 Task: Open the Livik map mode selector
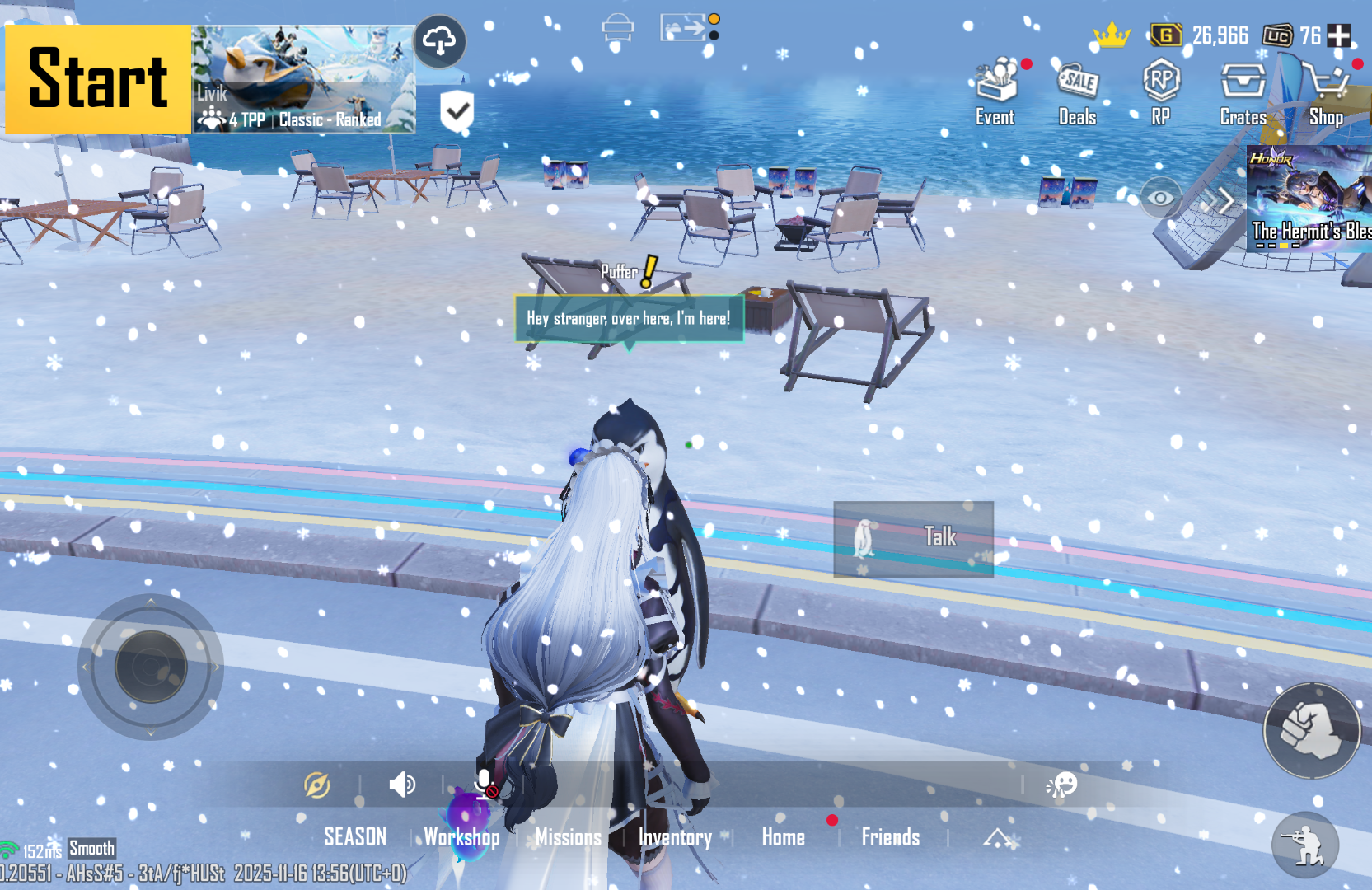(303, 79)
